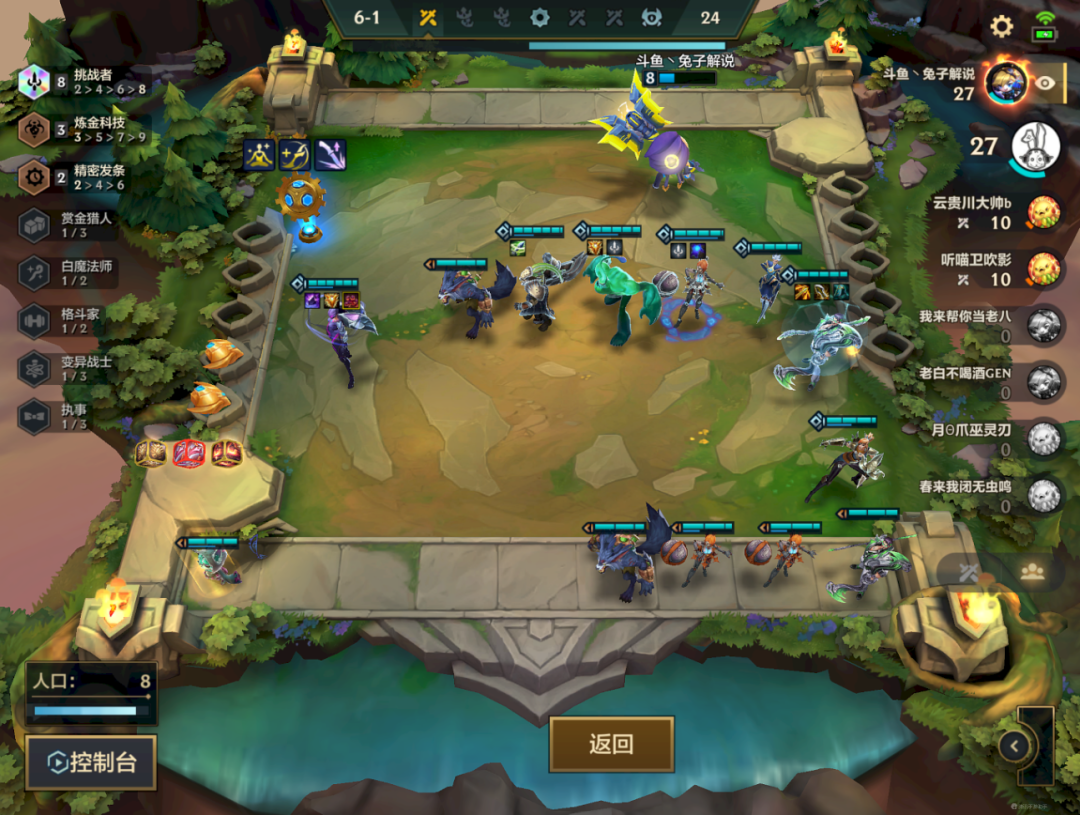Open the two-person players icon
The image size is (1080, 815).
tap(1032, 571)
